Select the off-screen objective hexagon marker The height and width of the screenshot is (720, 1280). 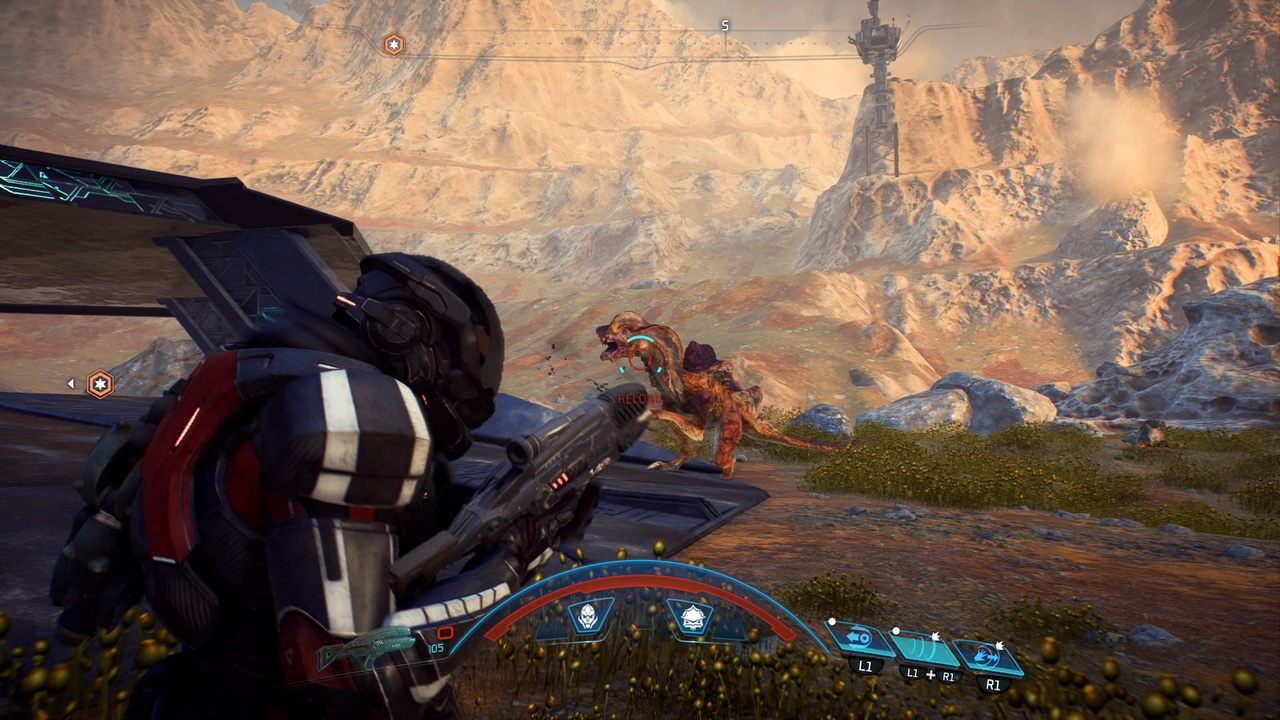pyautogui.click(x=99, y=384)
